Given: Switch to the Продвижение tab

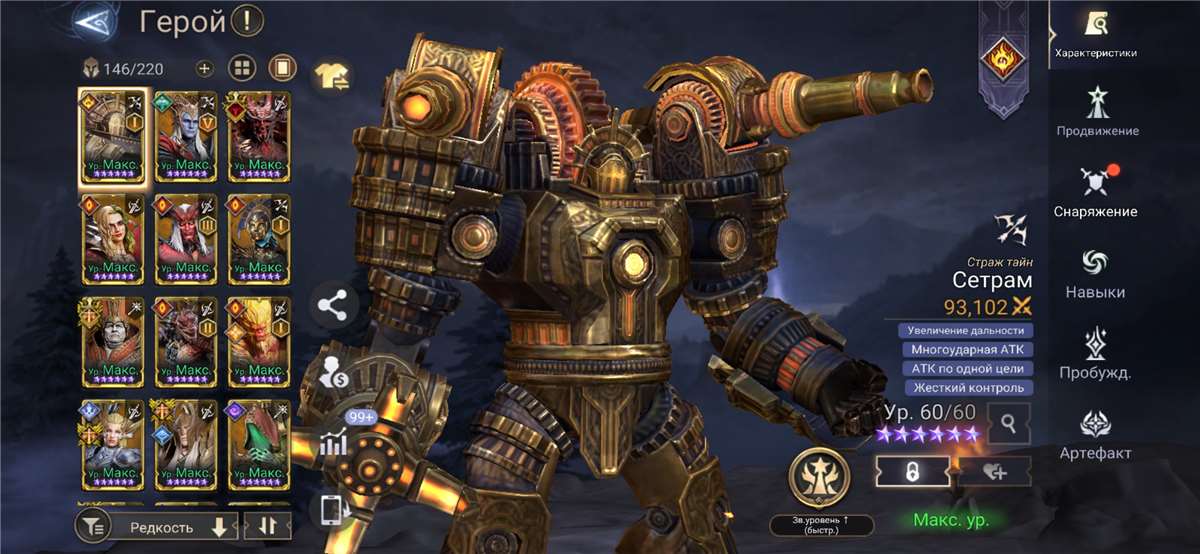Looking at the screenshot, I should 1097,111.
